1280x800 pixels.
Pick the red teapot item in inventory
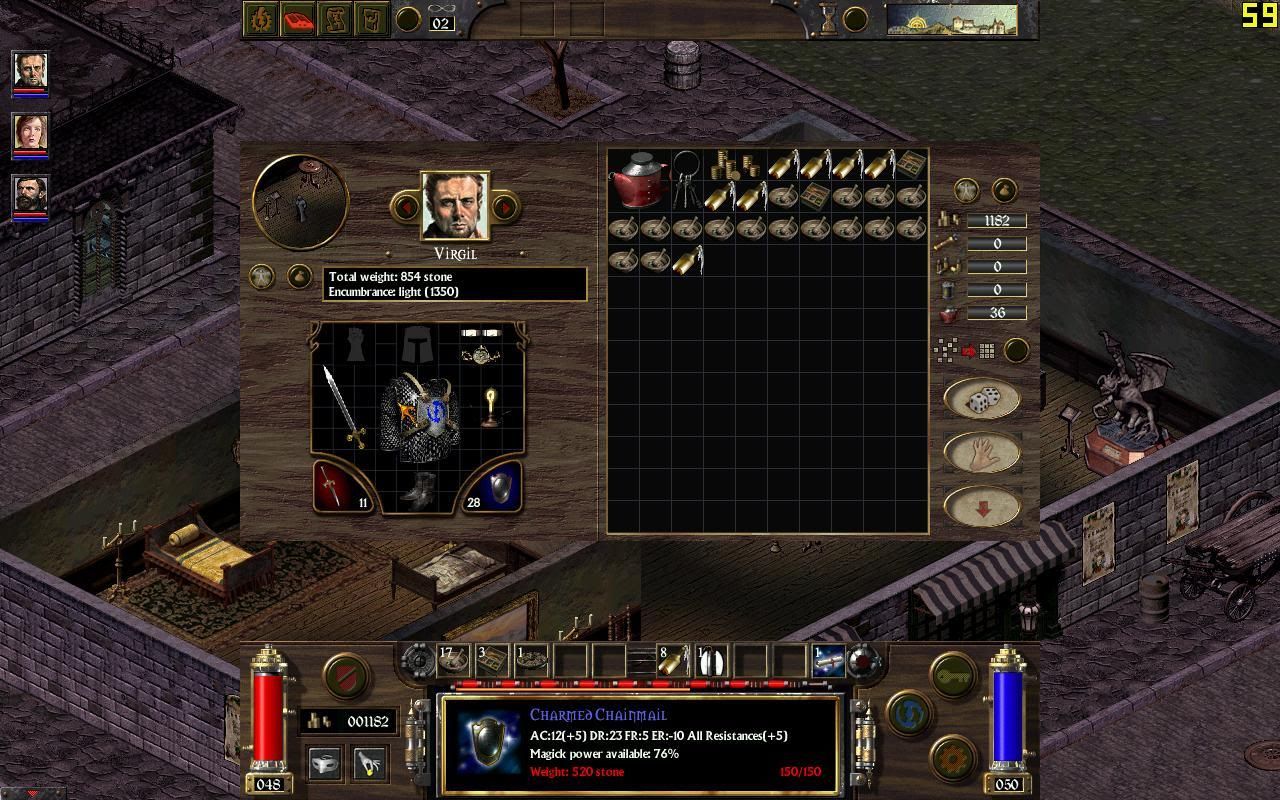click(x=640, y=178)
